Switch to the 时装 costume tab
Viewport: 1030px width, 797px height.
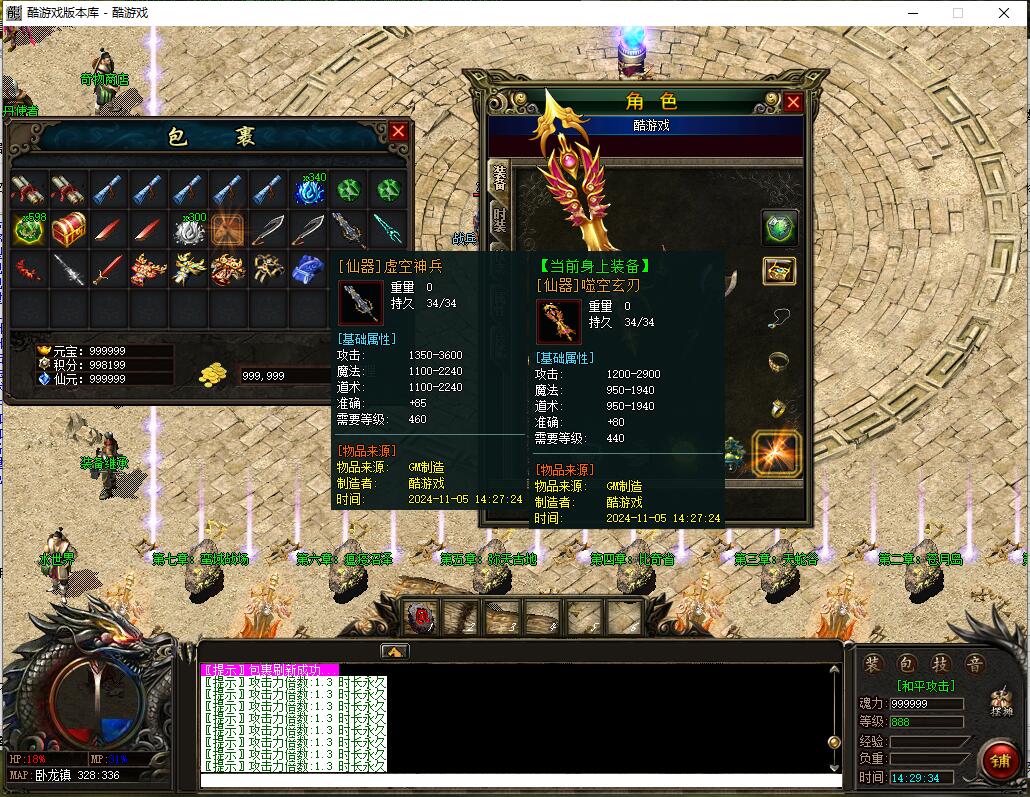click(x=498, y=223)
